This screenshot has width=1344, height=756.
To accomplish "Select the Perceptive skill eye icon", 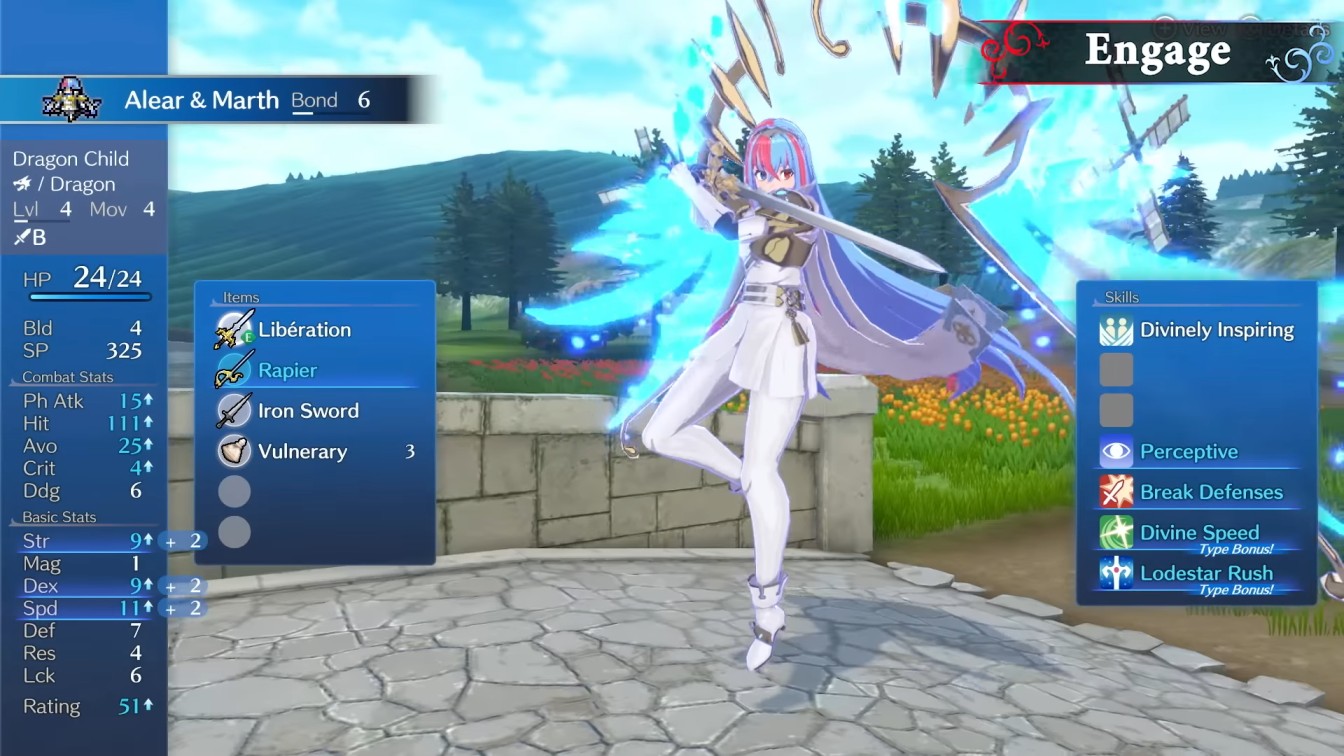I will pos(1115,451).
